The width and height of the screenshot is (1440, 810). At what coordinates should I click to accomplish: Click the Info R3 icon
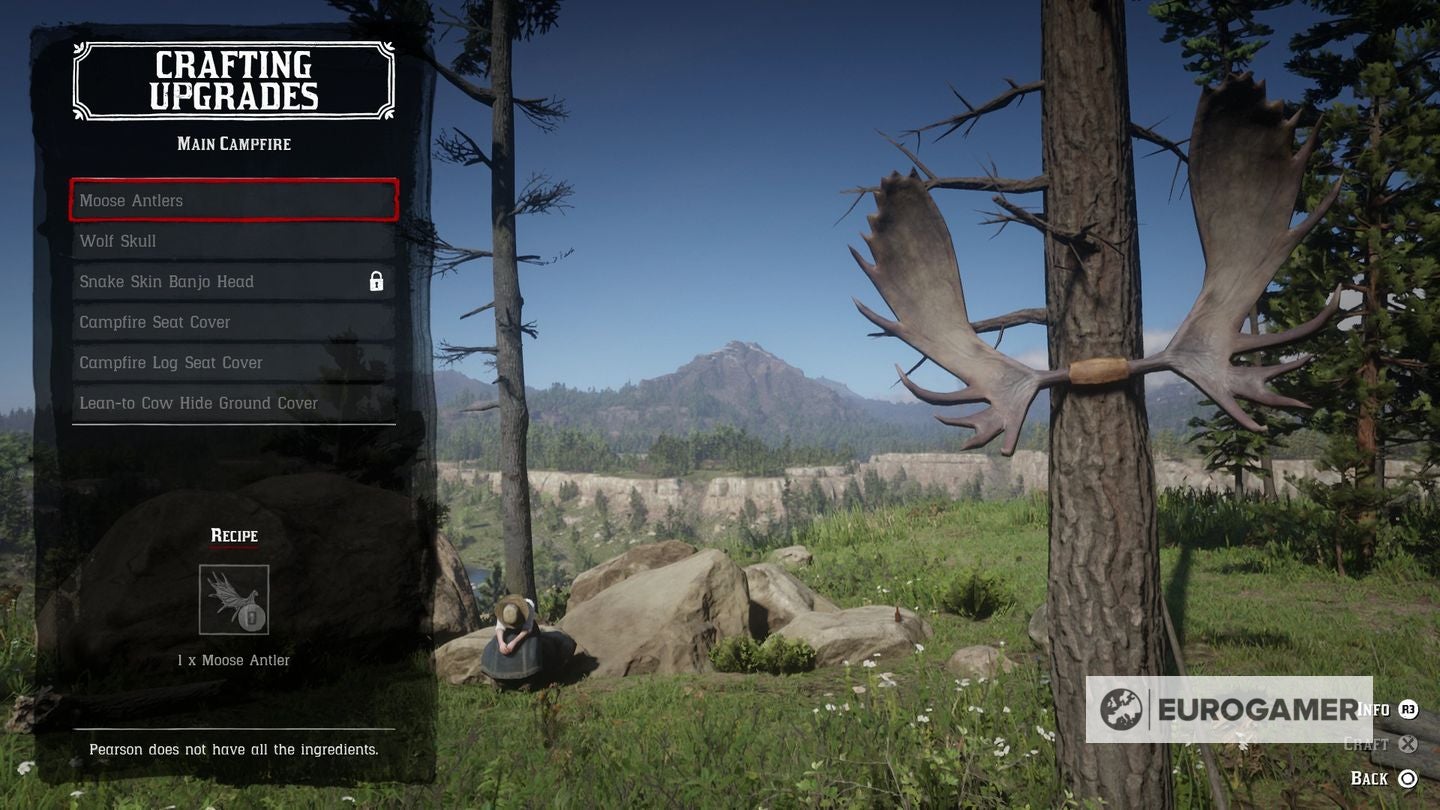[1406, 708]
